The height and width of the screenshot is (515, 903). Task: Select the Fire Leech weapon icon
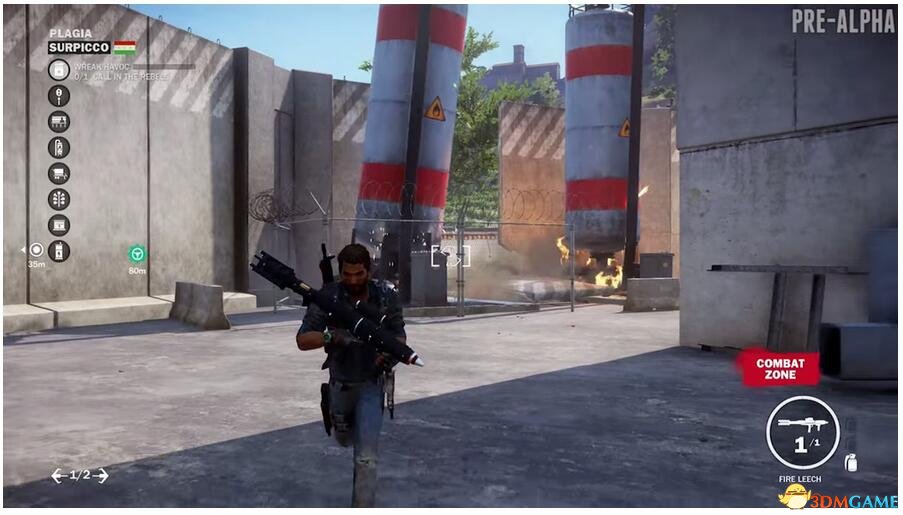802,432
